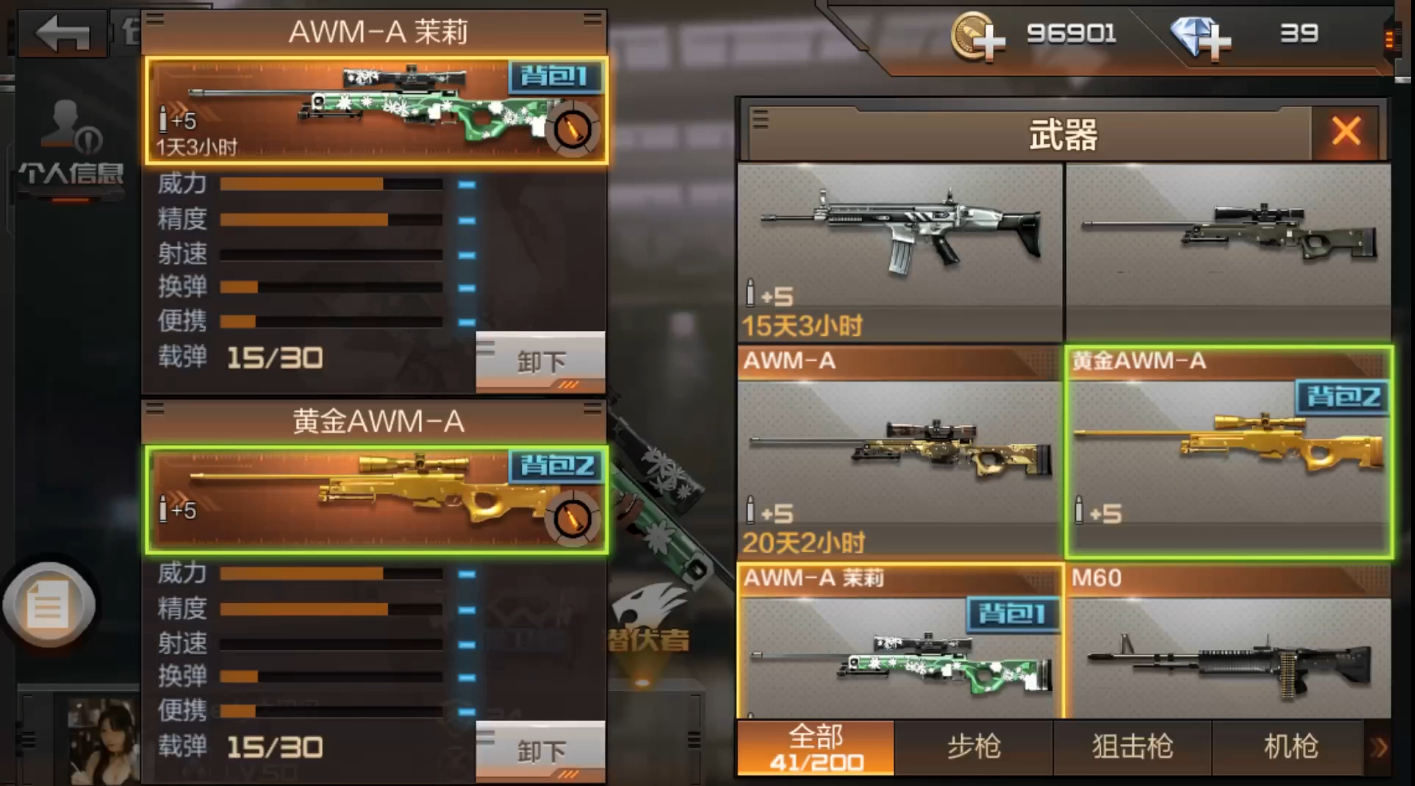Tap the back arrow in the top-left corner
Image resolution: width=1415 pixels, height=786 pixels.
coord(62,33)
